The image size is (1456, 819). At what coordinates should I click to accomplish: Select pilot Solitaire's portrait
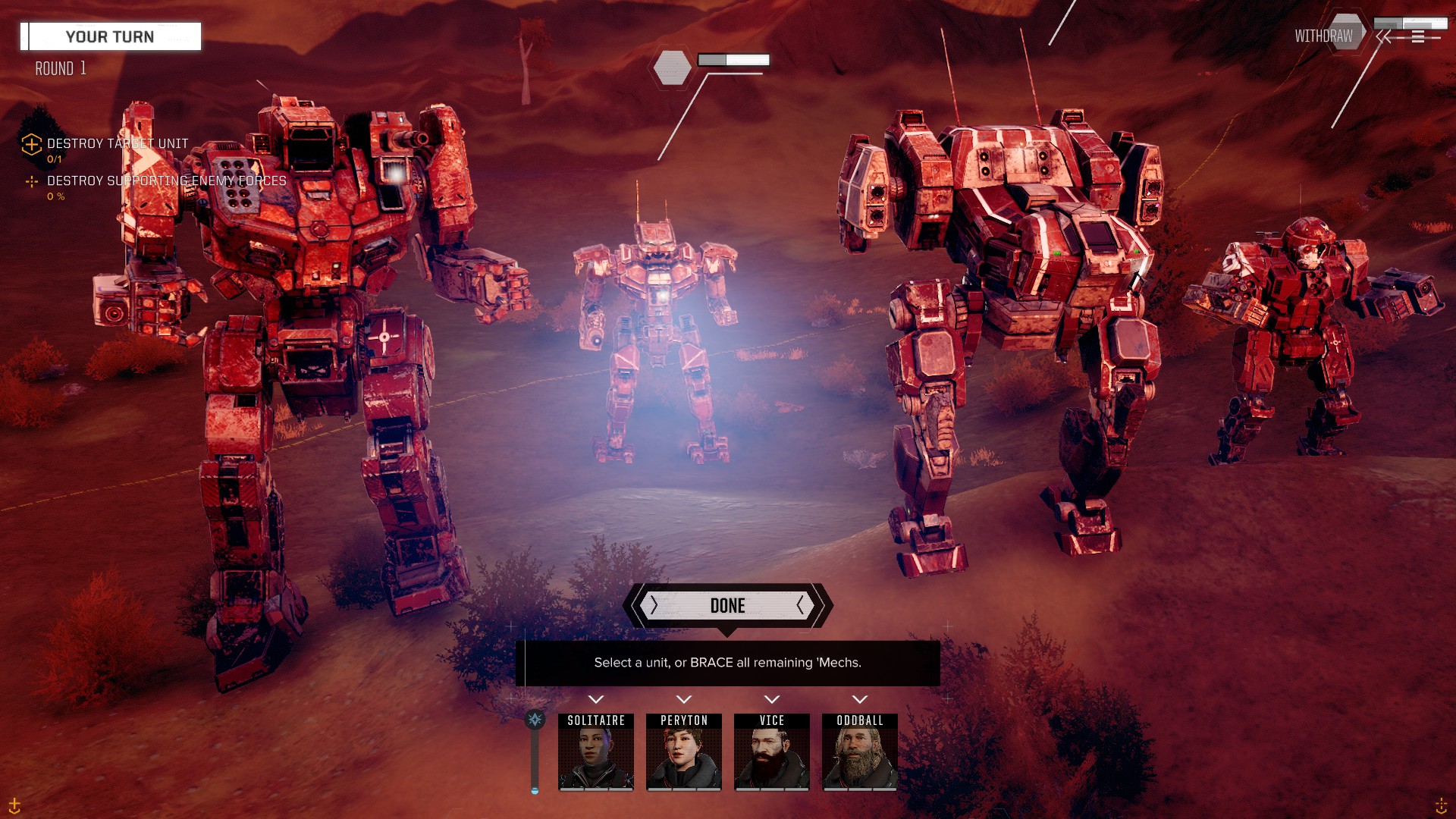pos(596,752)
